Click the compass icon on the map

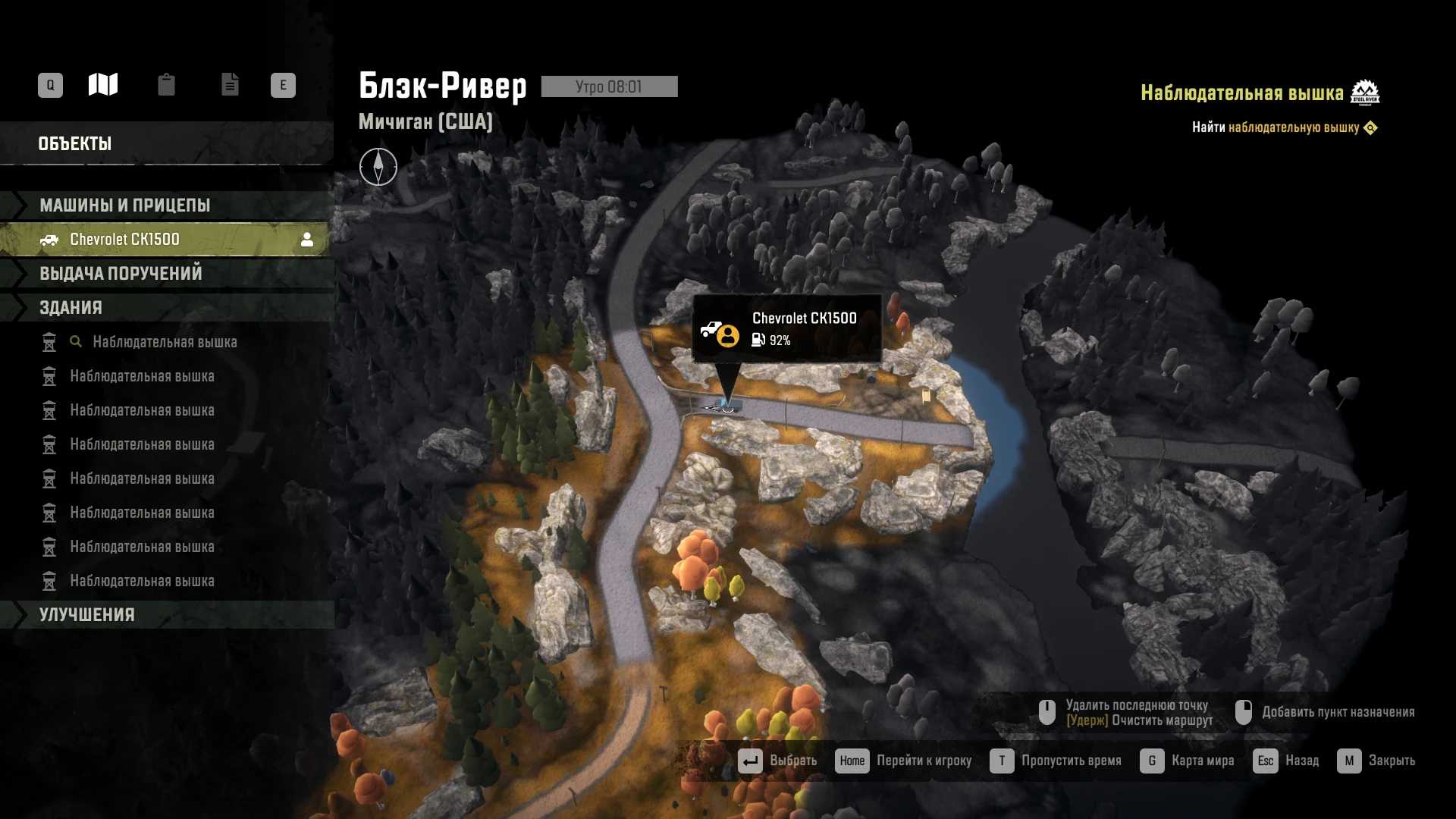click(378, 167)
